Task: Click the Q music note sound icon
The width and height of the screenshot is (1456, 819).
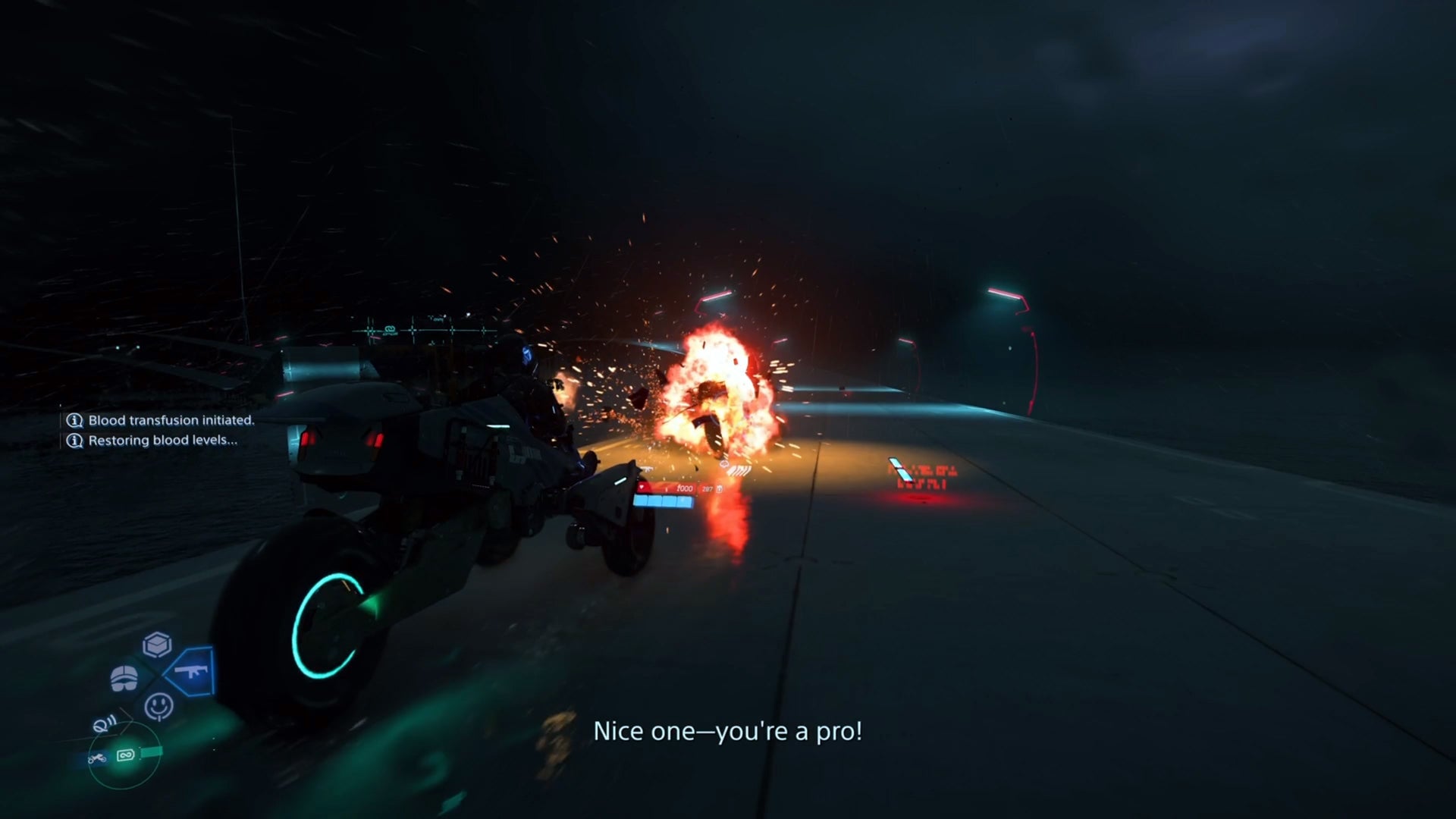Action: [105, 723]
